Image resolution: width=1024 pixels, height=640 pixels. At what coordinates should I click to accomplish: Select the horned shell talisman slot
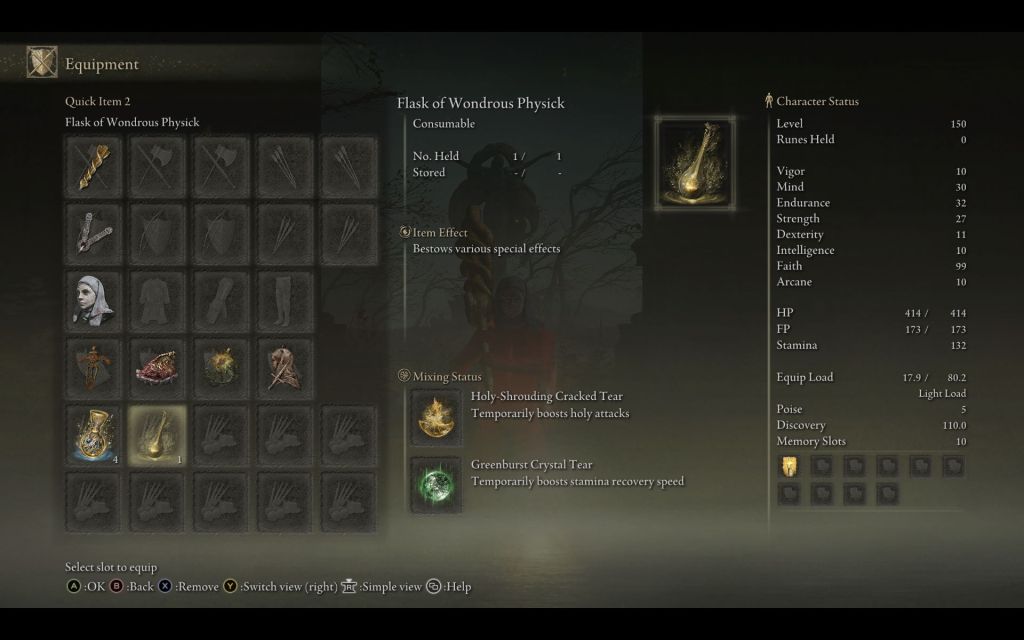point(284,367)
